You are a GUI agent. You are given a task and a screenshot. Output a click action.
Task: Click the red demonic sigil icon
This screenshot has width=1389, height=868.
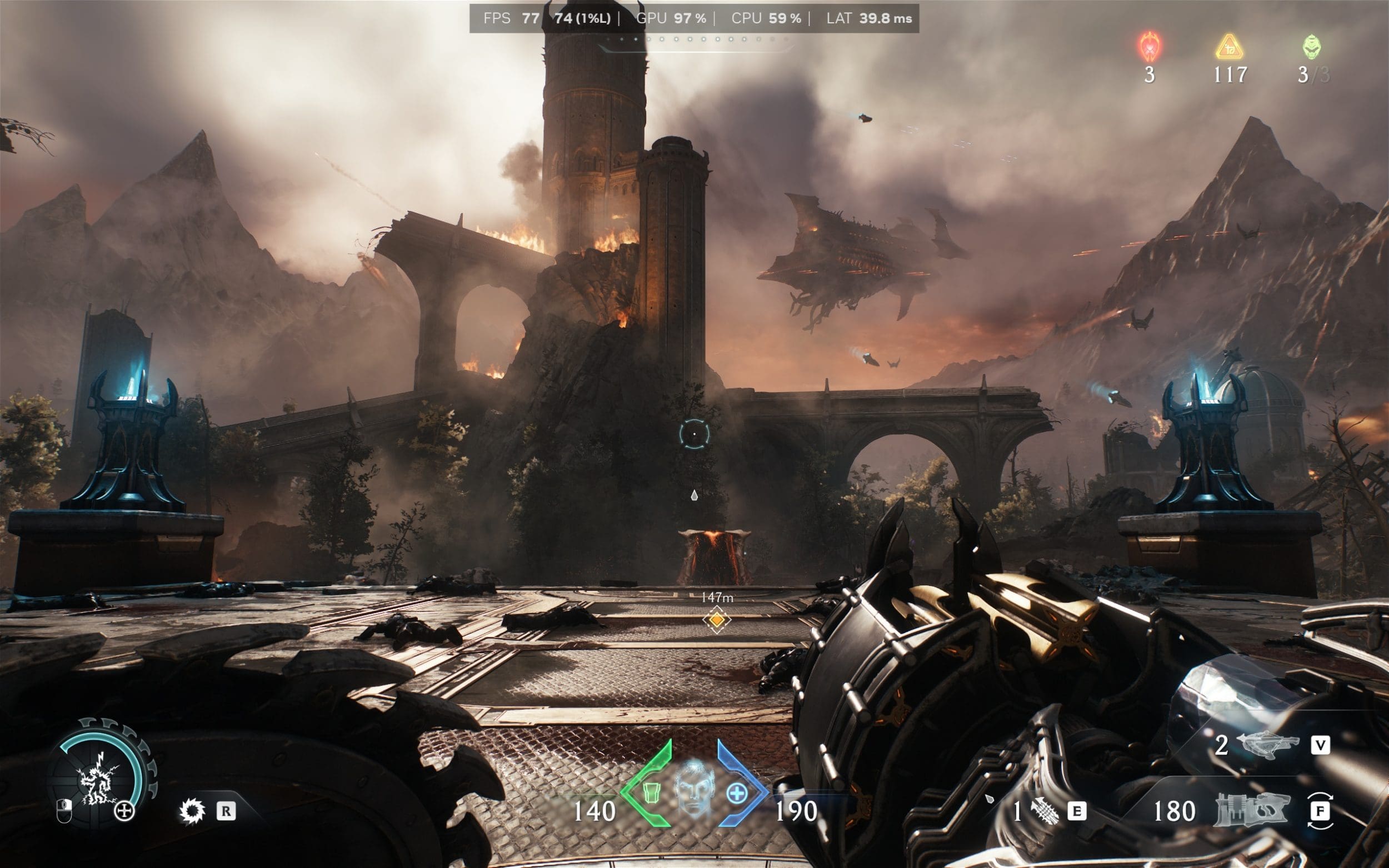pyautogui.click(x=1150, y=47)
